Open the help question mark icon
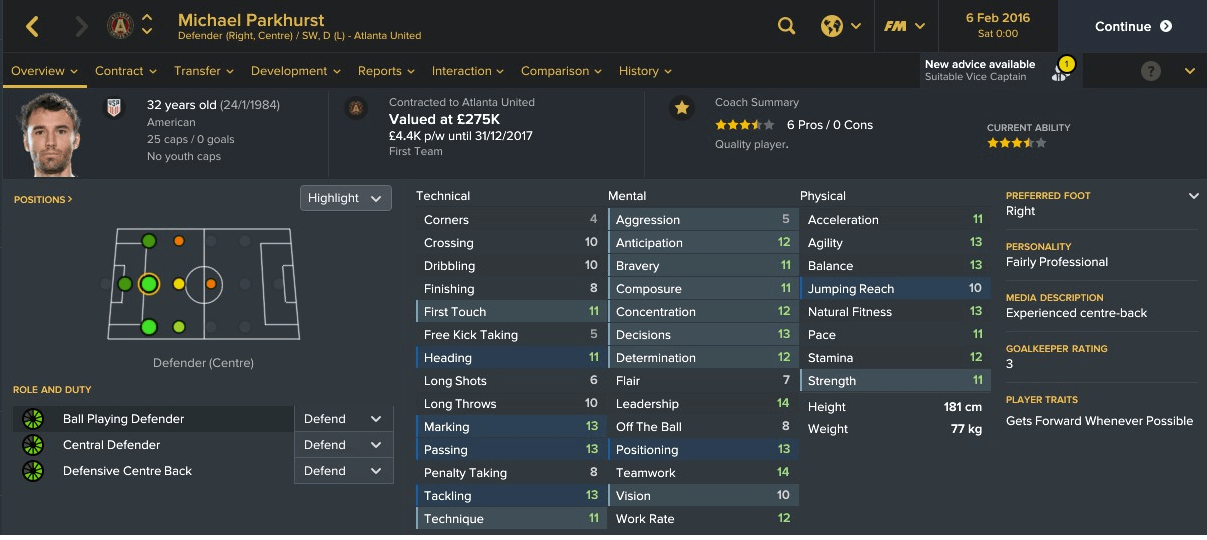 point(1151,71)
